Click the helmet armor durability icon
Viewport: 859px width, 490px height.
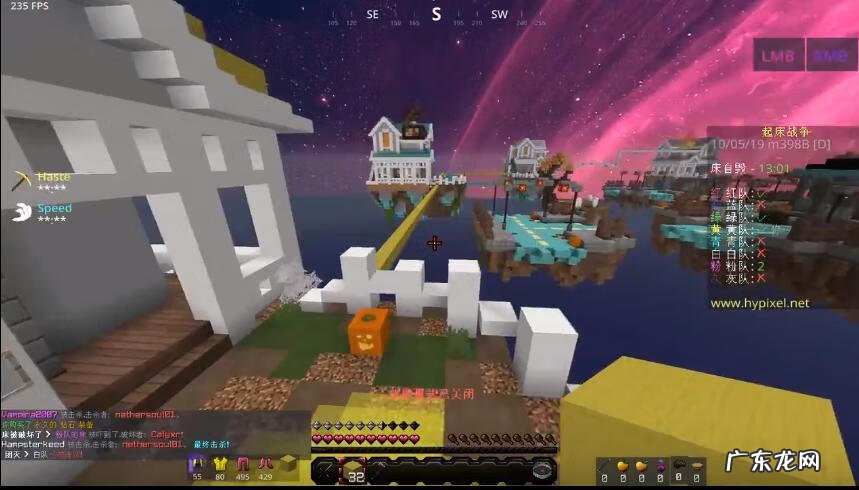pos(197,462)
